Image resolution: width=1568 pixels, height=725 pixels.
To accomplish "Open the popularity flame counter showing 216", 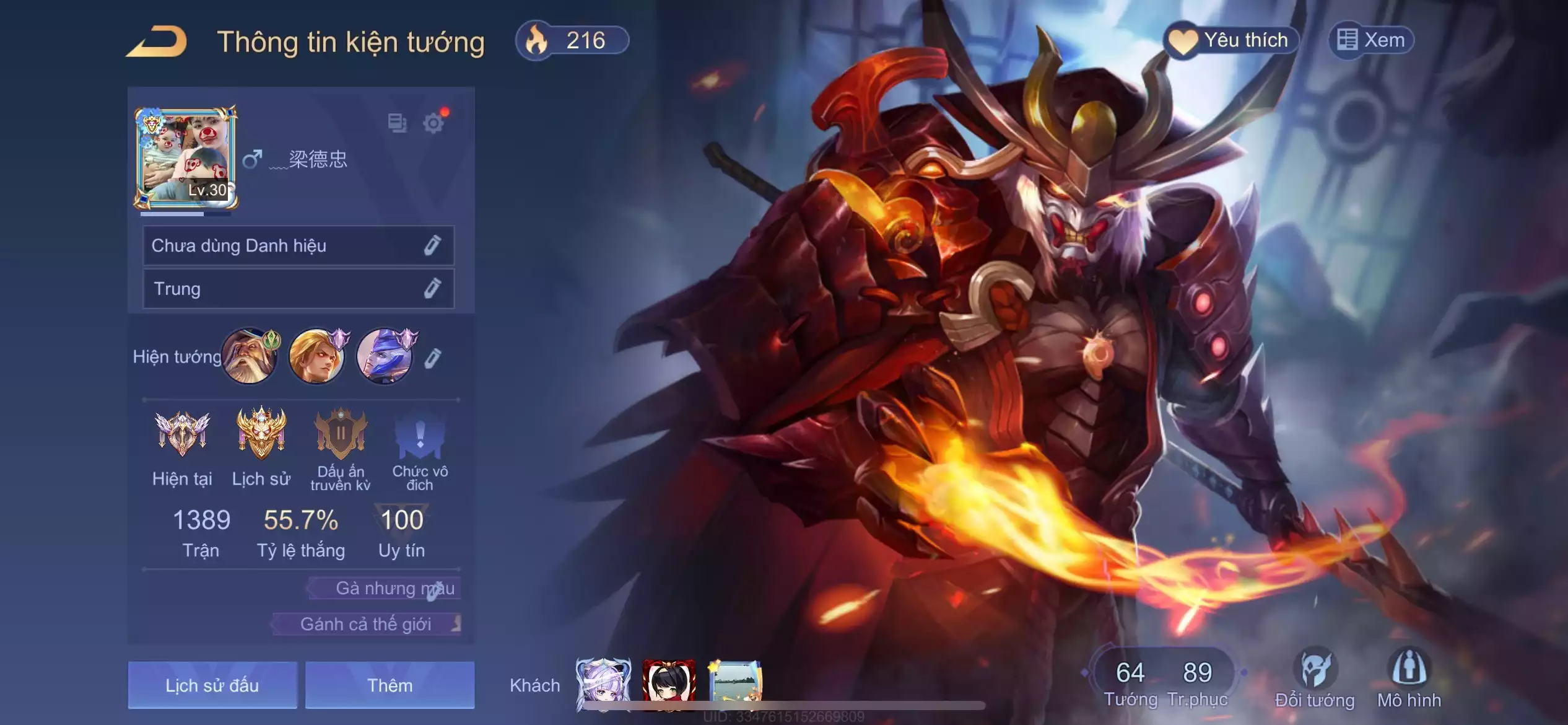I will pos(572,41).
